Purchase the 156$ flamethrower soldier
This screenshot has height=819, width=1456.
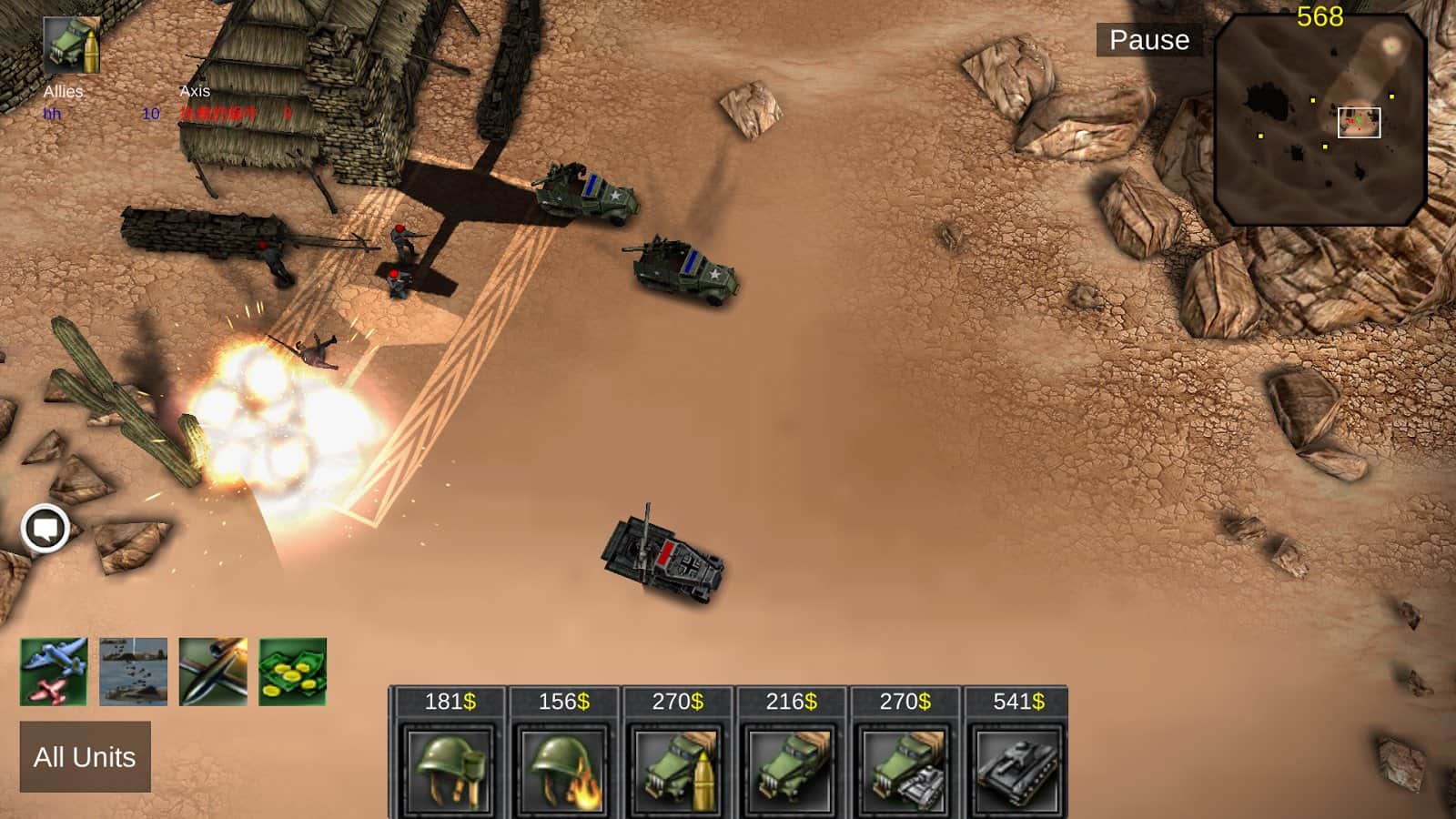click(x=563, y=769)
